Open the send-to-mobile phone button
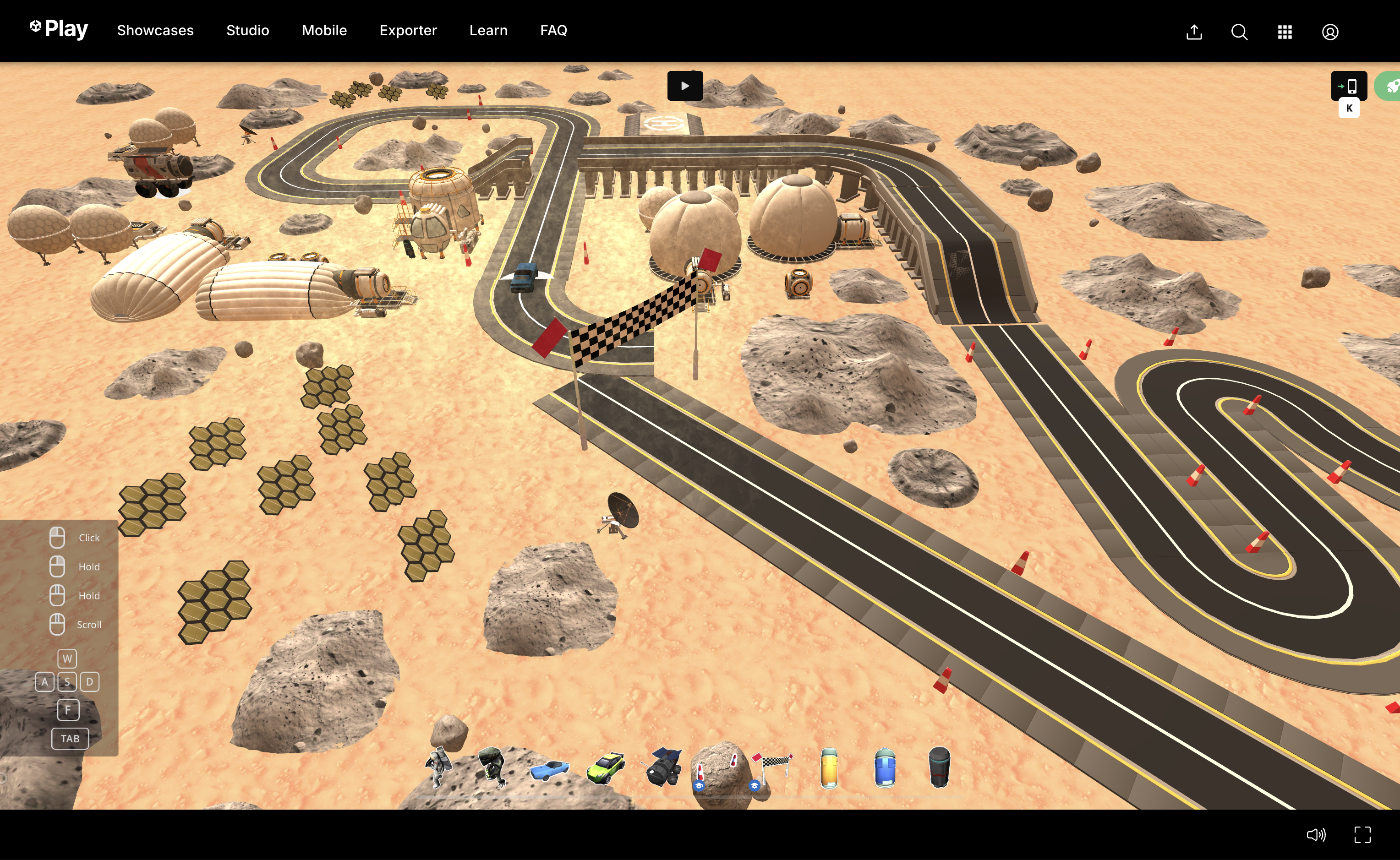Image resolution: width=1400 pixels, height=860 pixels. click(x=1348, y=86)
